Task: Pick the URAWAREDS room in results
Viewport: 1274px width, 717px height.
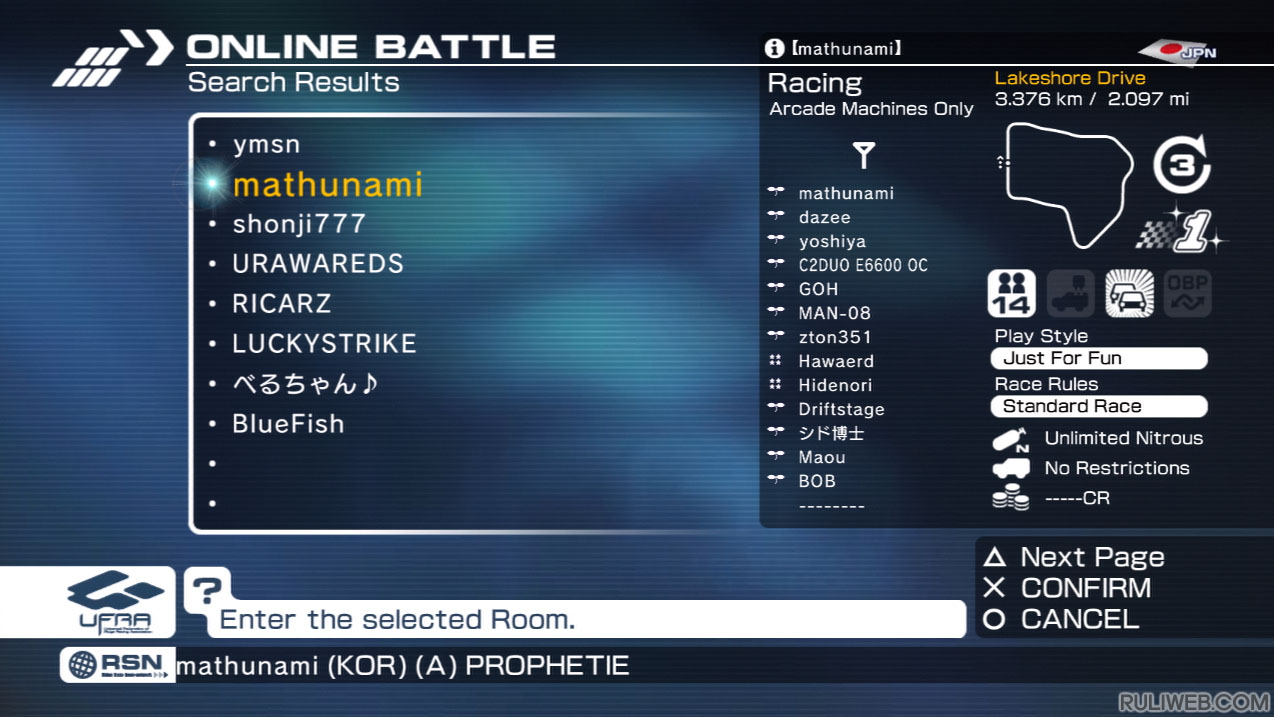Action: 318,264
